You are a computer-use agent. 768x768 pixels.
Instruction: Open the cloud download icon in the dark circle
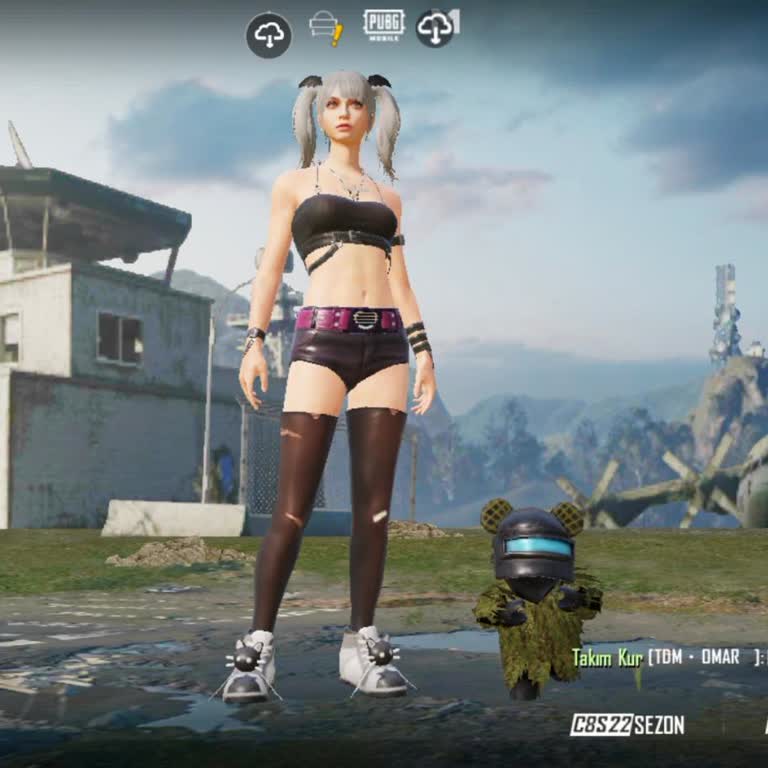click(x=269, y=35)
